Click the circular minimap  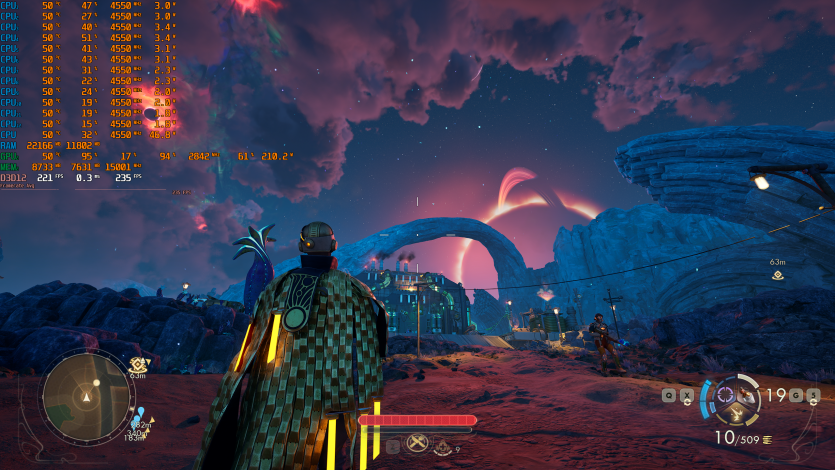87,394
